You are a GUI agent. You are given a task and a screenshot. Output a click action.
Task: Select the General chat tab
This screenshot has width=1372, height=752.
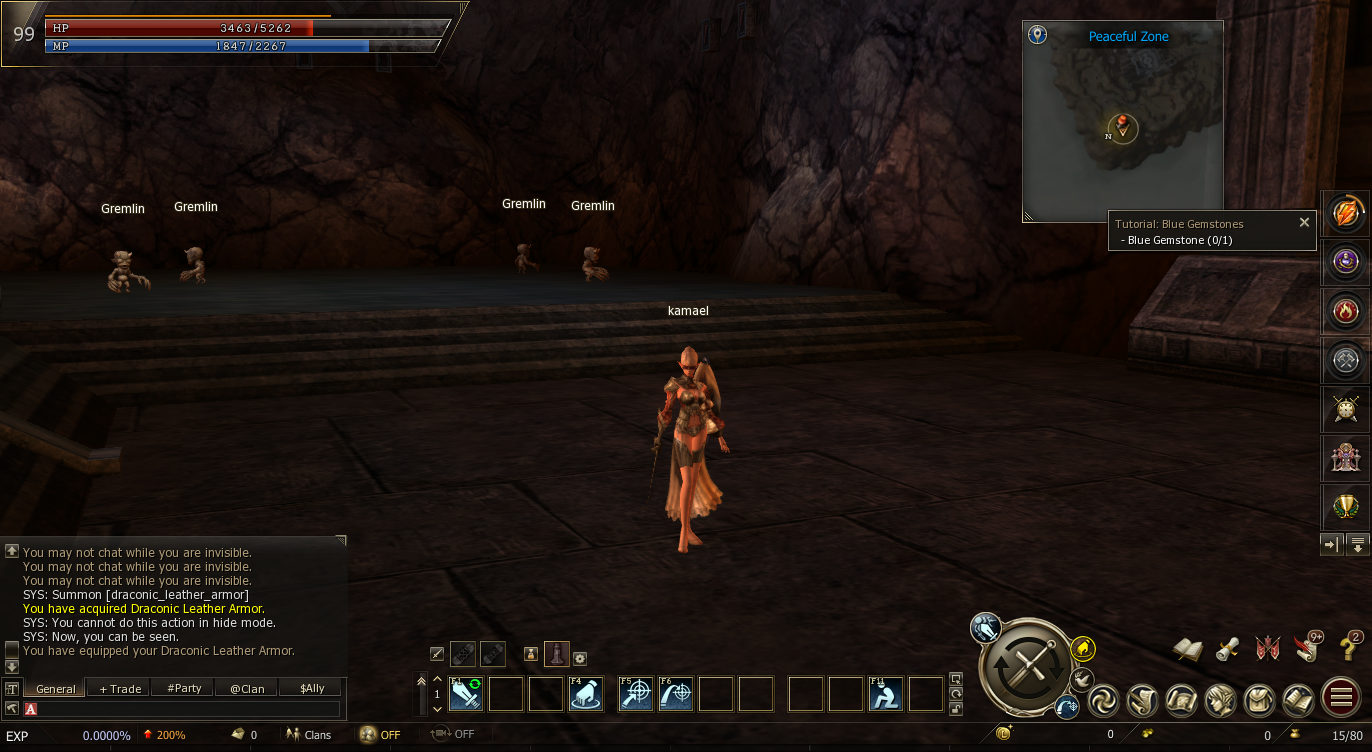click(x=56, y=688)
